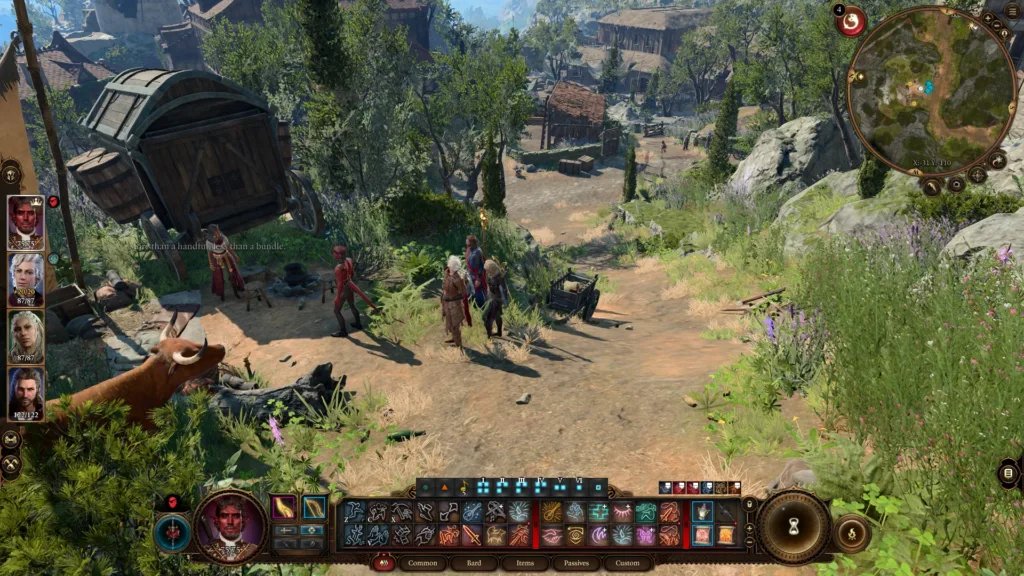Viewport: 1024px width, 576px height.
Task: Select the active character portrait on hotbar
Action: click(x=231, y=525)
